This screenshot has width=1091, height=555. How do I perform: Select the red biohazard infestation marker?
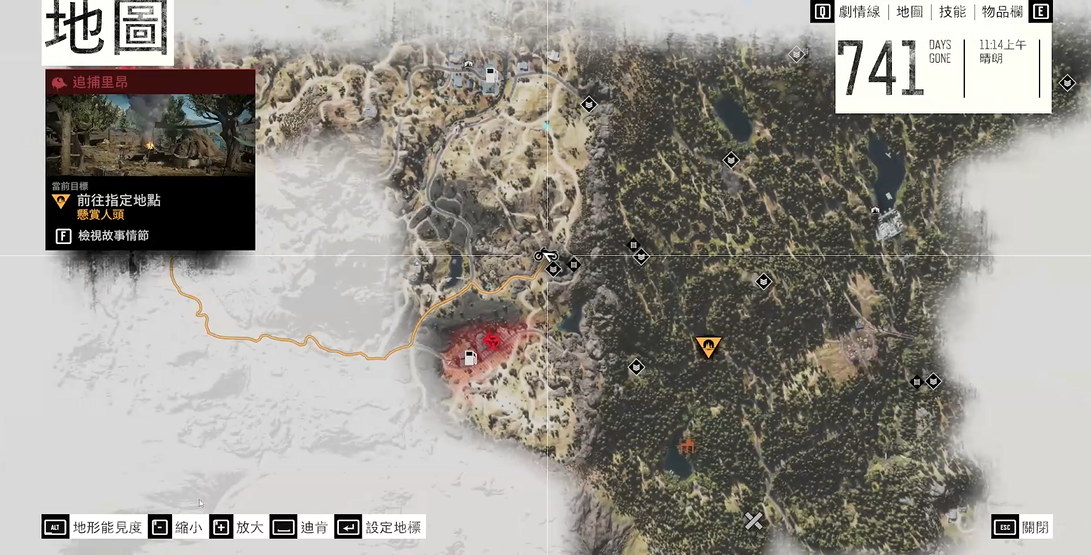coord(492,340)
